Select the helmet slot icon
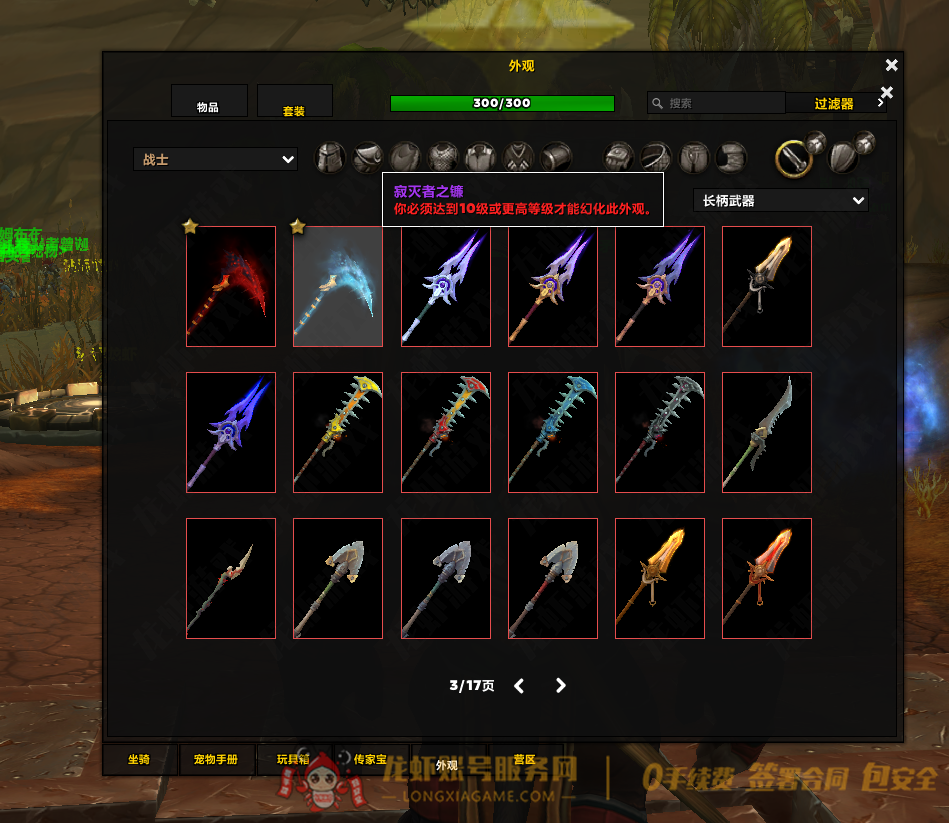The width and height of the screenshot is (949, 823). pos(331,158)
